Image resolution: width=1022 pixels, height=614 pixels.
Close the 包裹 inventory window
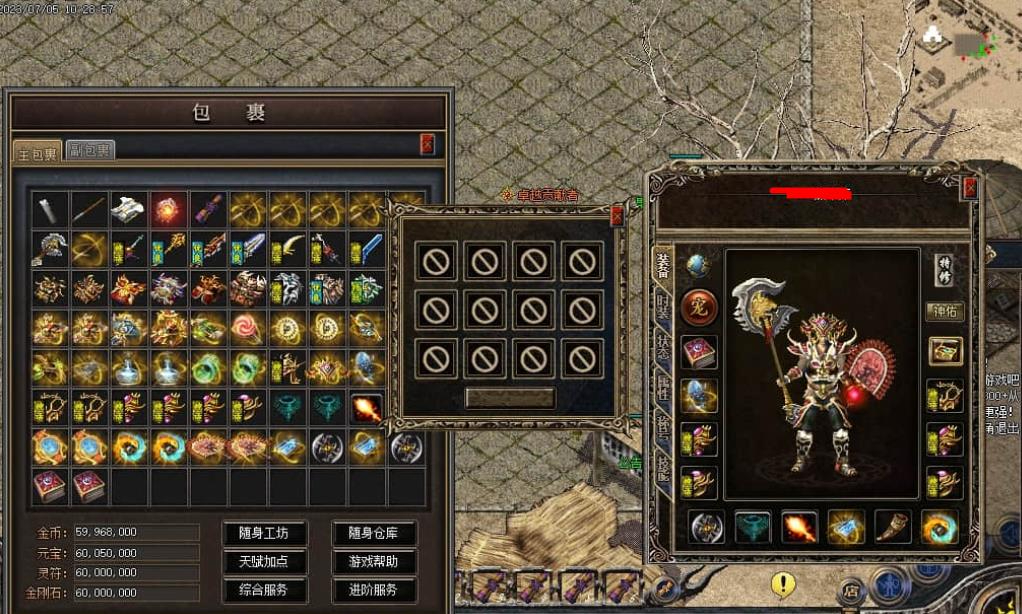click(428, 144)
